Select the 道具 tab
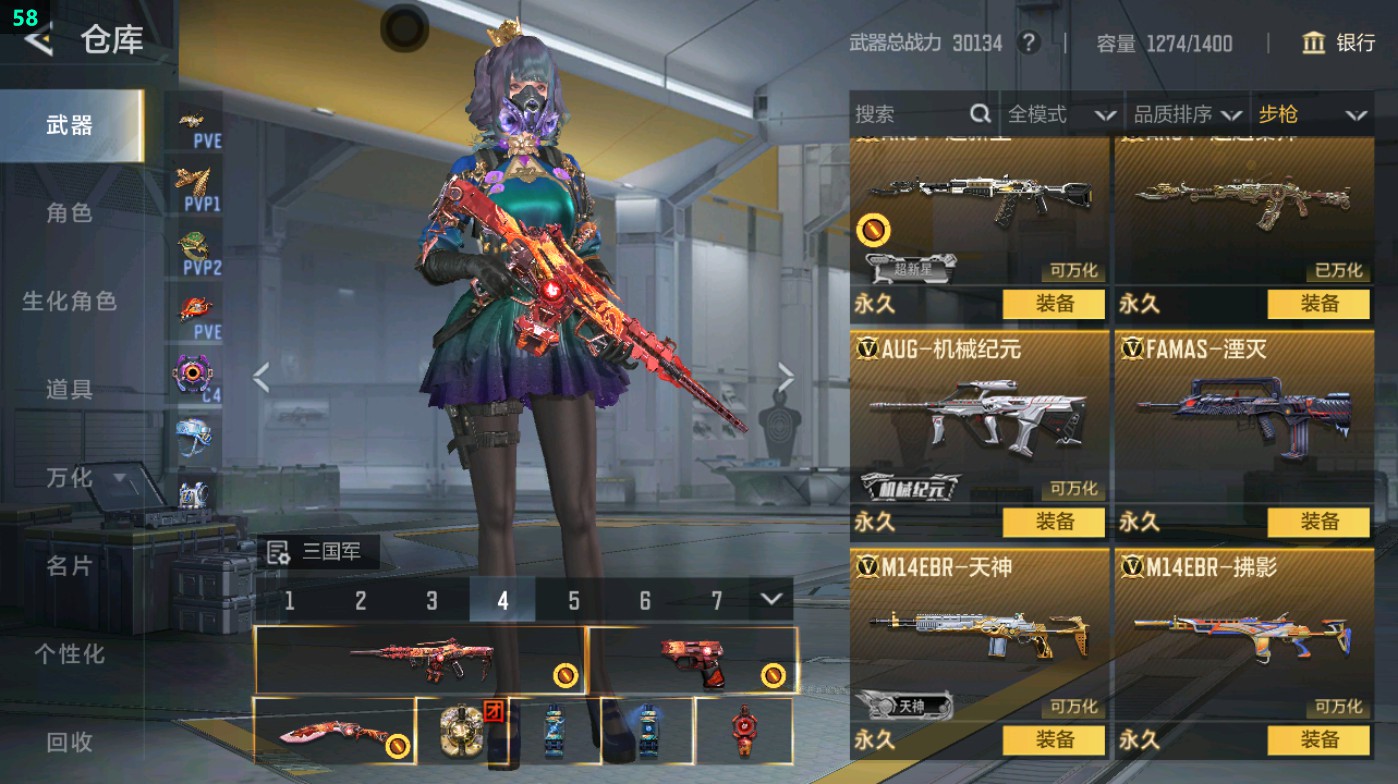The height and width of the screenshot is (784, 1398). tap(69, 389)
